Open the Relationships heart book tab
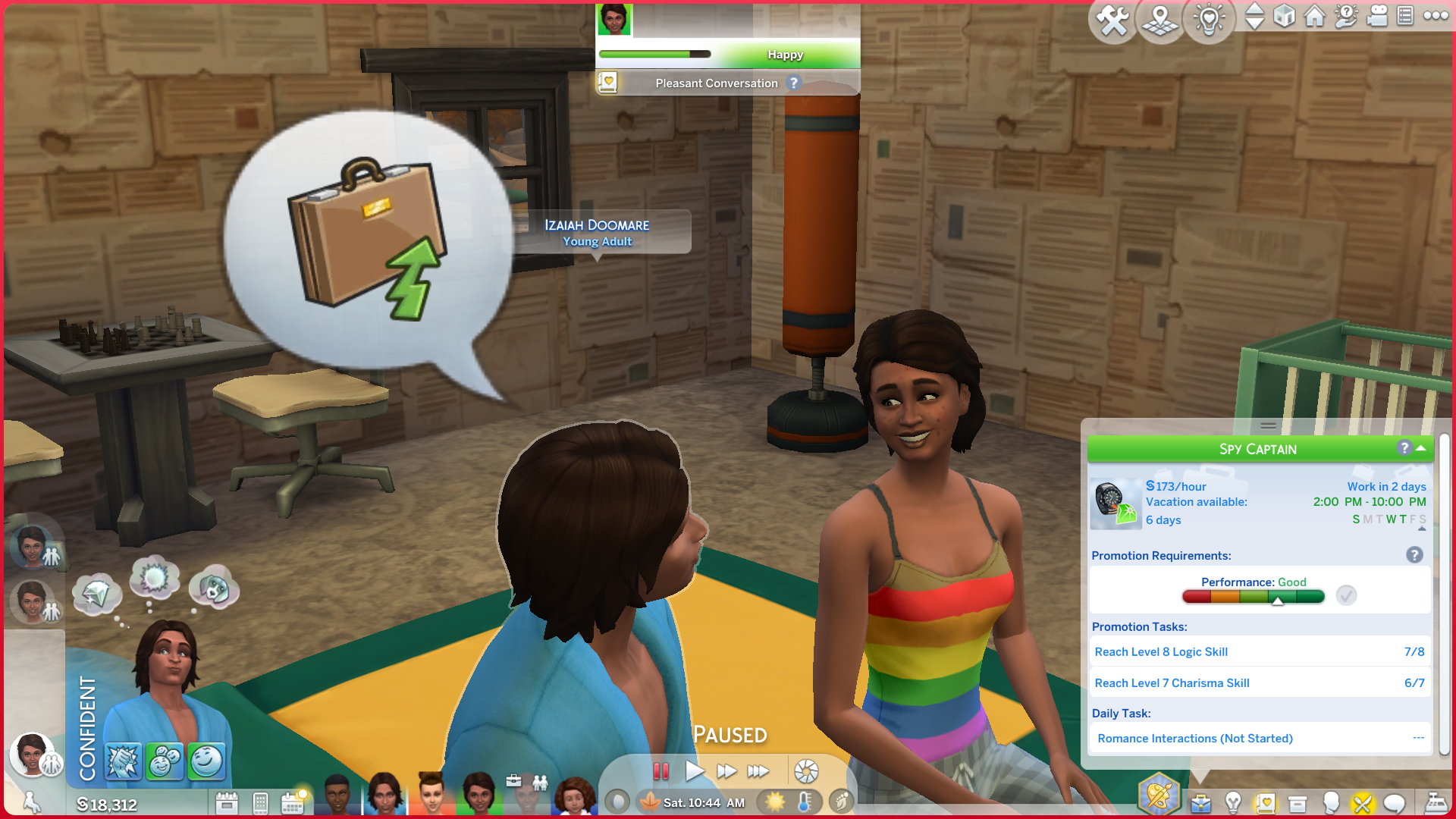The height and width of the screenshot is (819, 1456). point(1265,803)
